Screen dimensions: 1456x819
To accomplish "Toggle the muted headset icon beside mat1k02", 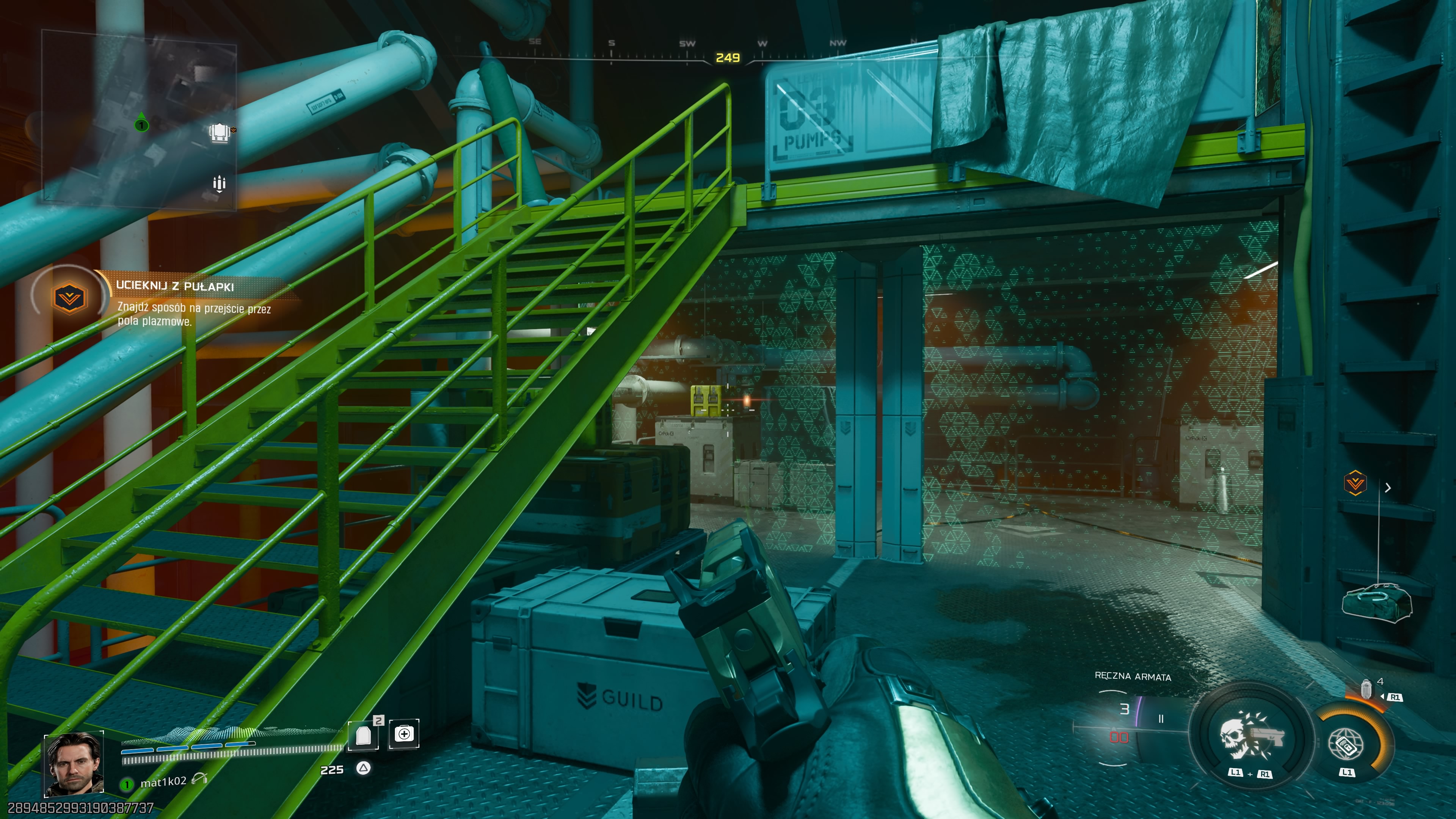I will point(199,780).
